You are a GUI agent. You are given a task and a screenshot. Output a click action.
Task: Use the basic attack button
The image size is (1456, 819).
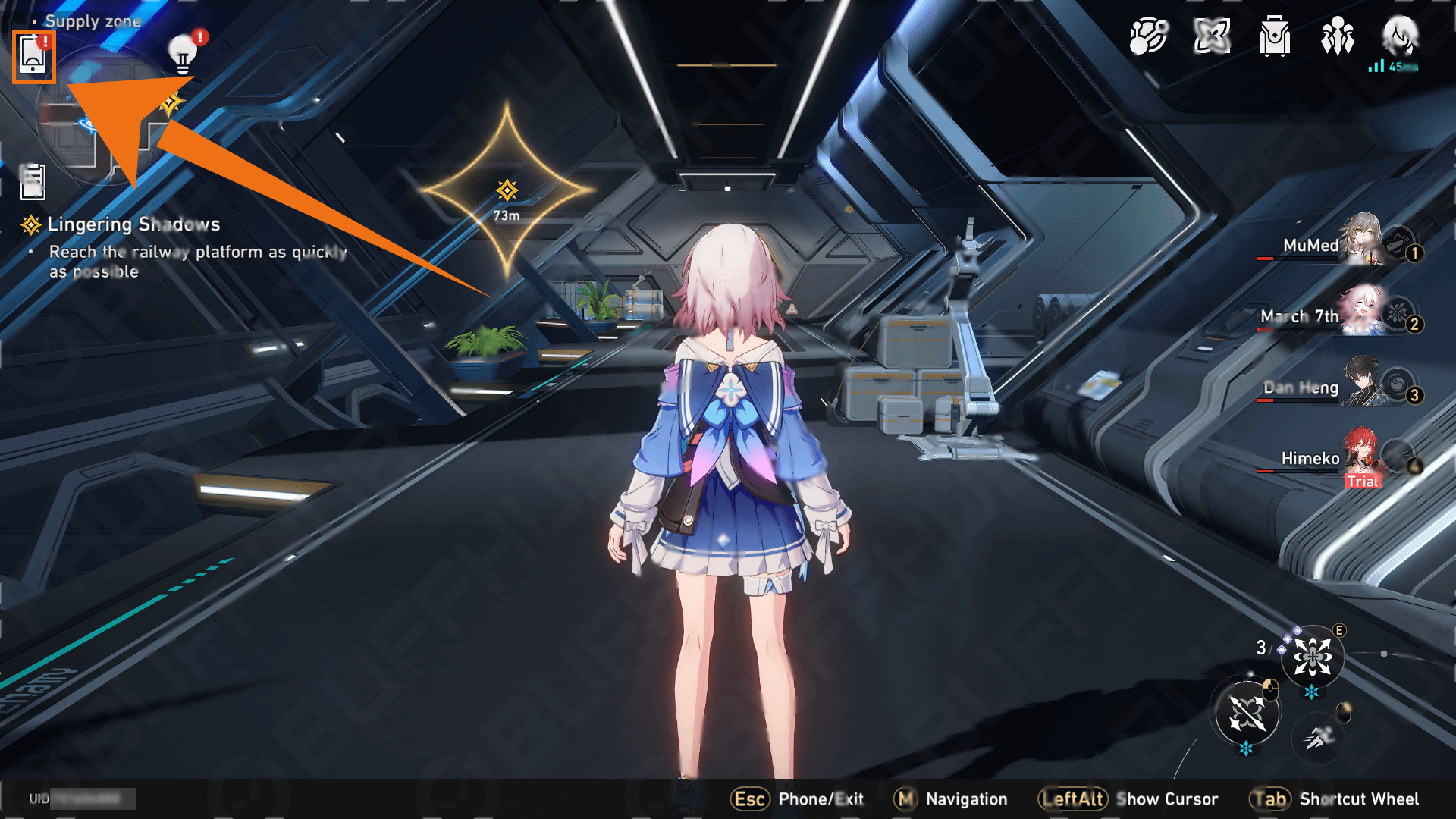[1247, 714]
